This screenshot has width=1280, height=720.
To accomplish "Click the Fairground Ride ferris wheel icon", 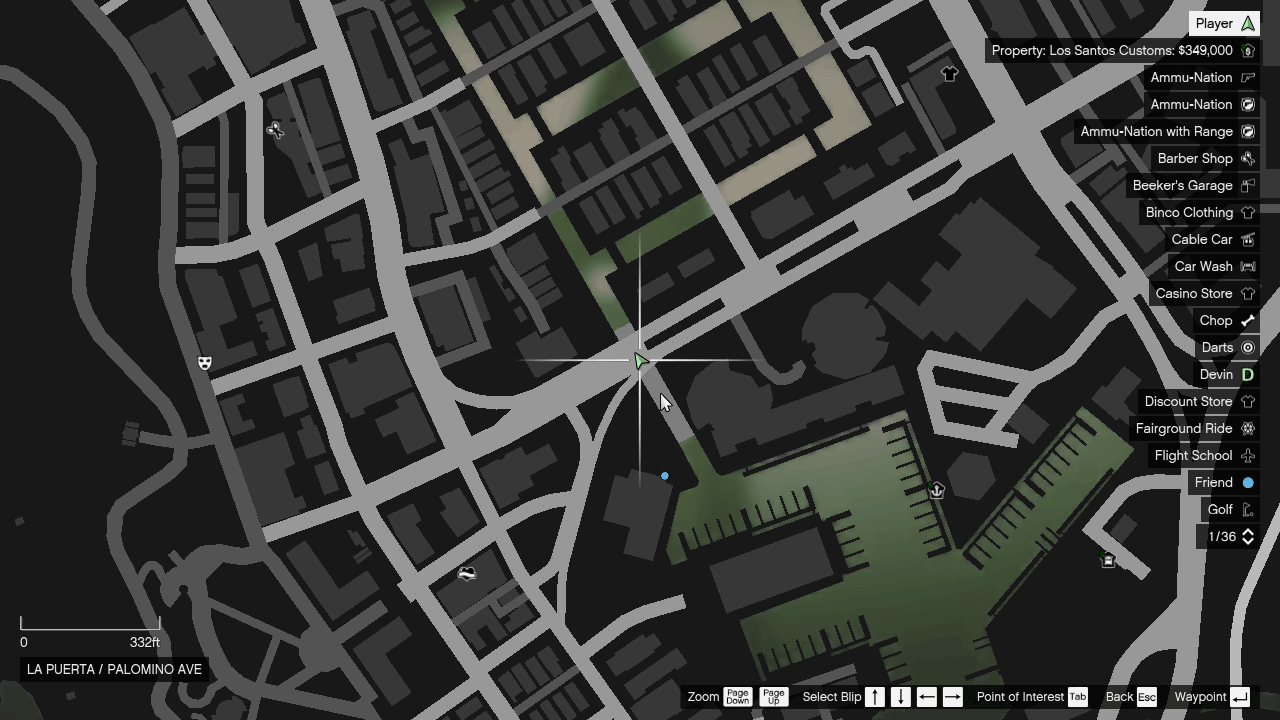I will tap(1248, 428).
